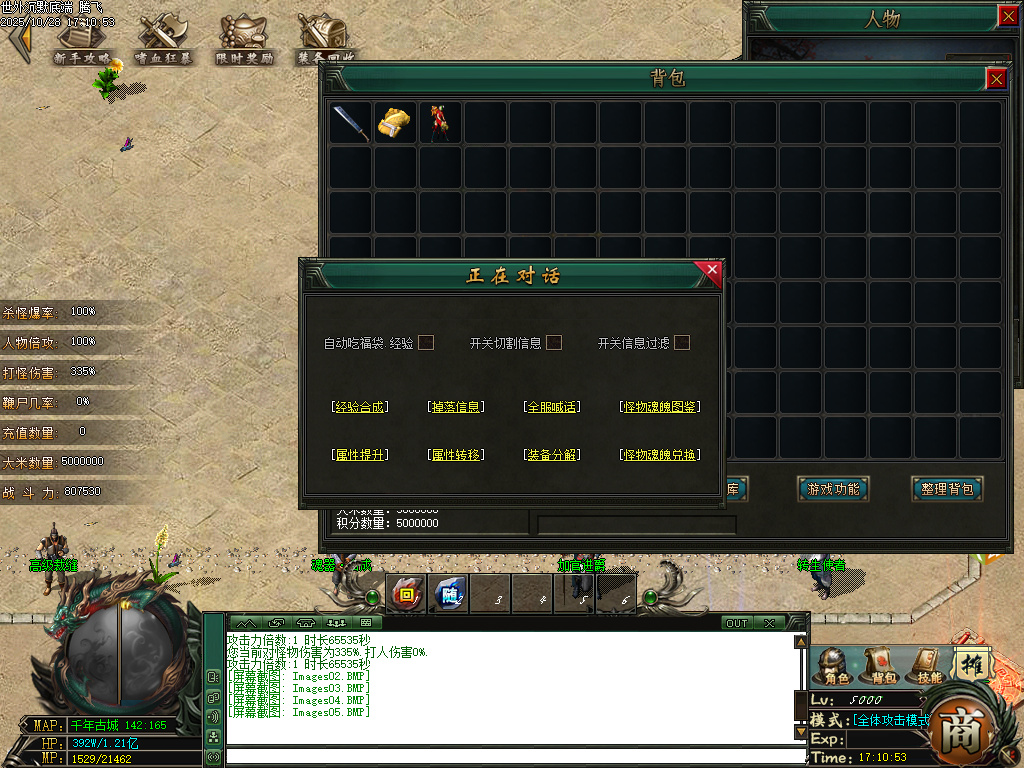Choose the 属性提升 option
This screenshot has height=768, width=1024.
coord(359,455)
